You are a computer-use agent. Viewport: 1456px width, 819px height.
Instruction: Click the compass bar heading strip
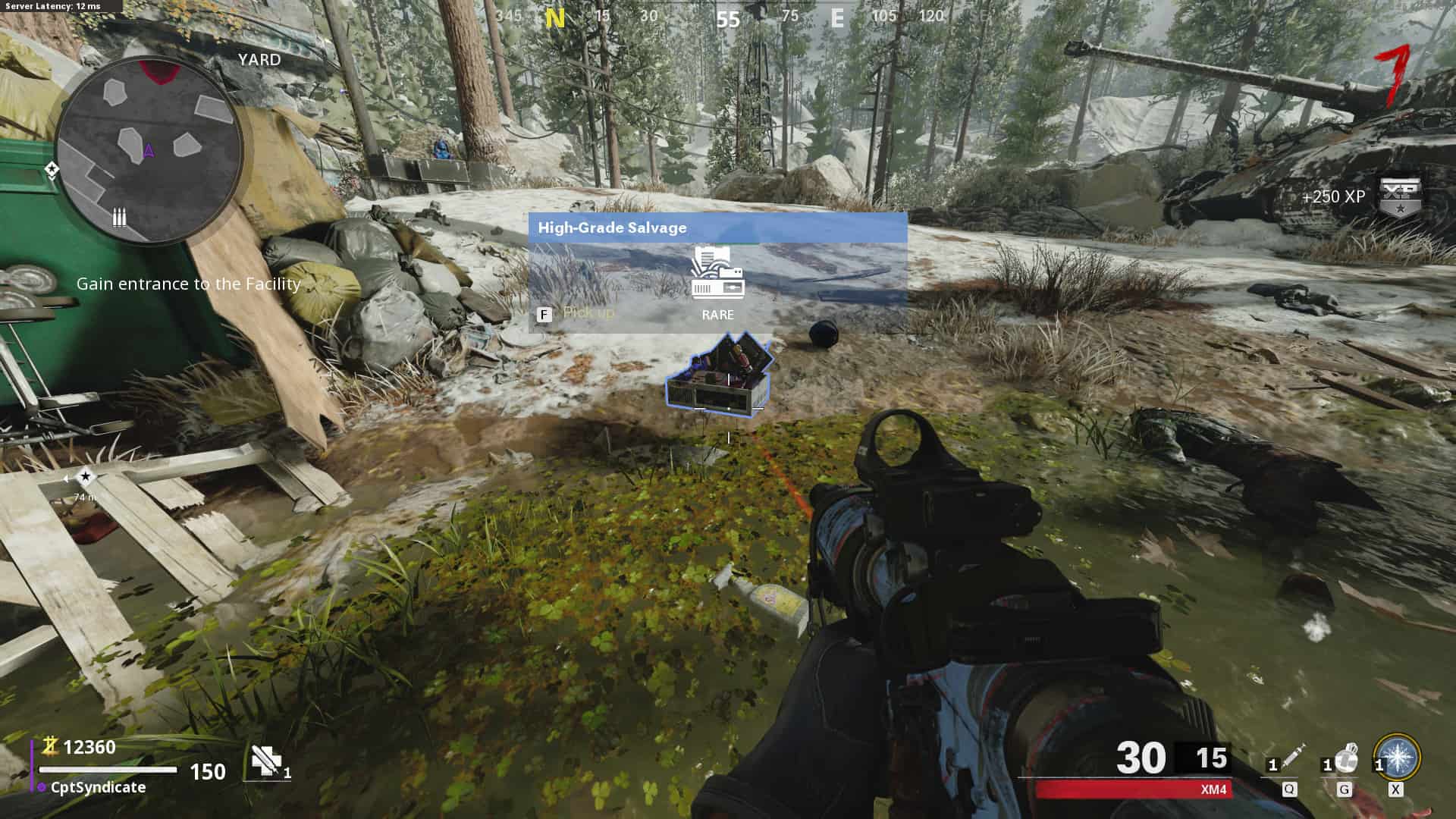tap(728, 17)
